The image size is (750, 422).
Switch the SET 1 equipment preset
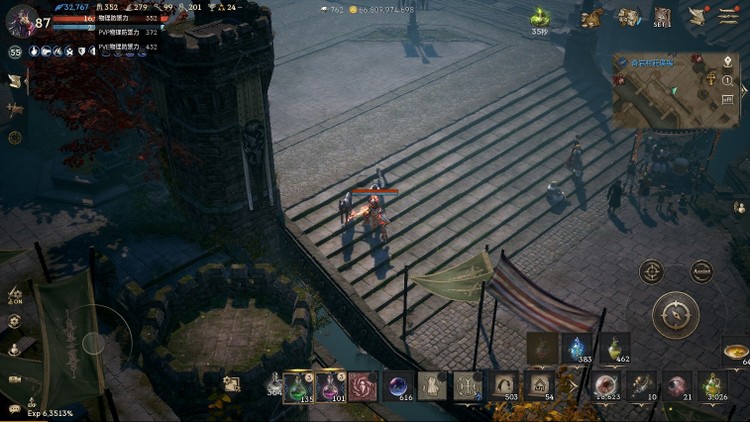click(662, 16)
